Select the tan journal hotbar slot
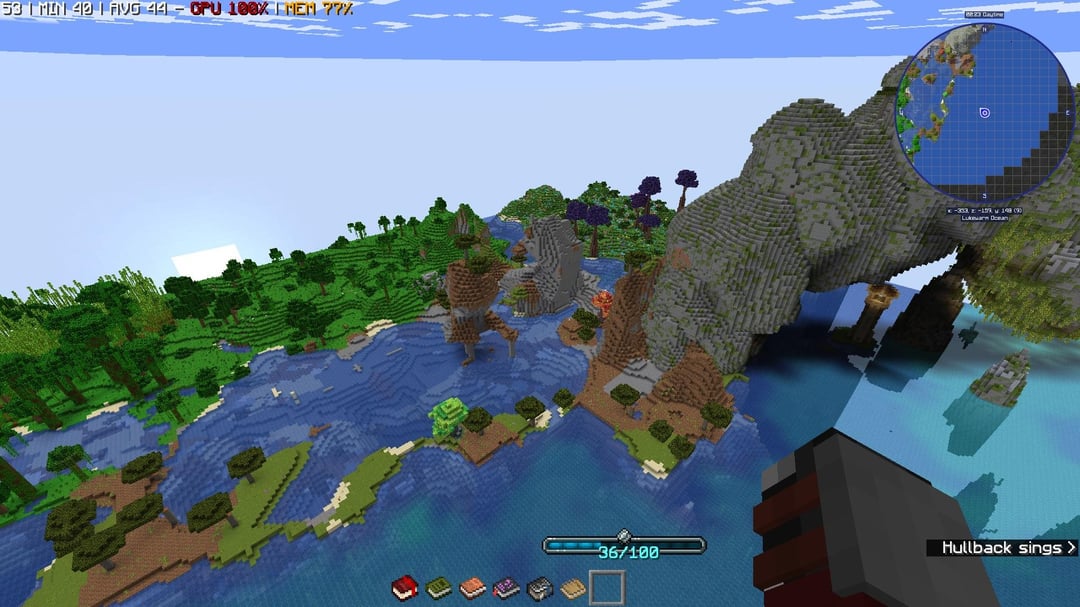Image resolution: width=1080 pixels, height=607 pixels. (573, 588)
